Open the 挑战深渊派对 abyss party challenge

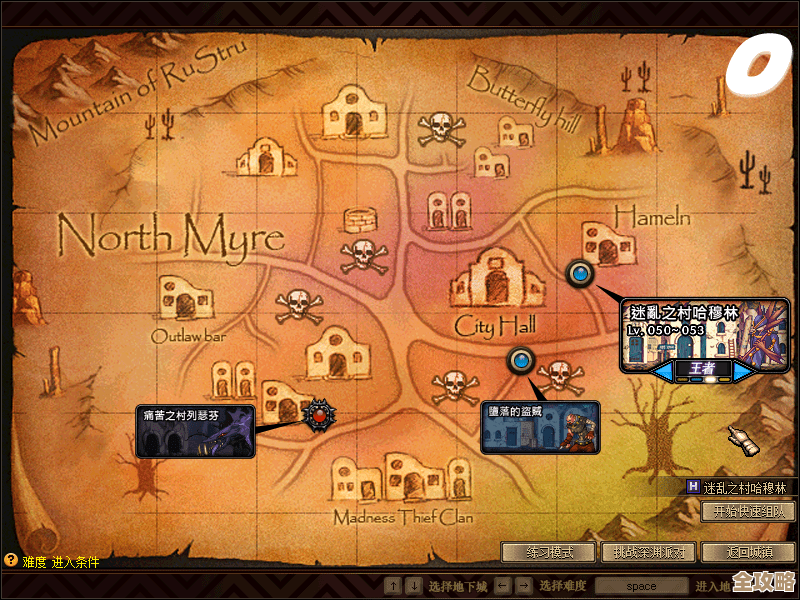(x=649, y=552)
